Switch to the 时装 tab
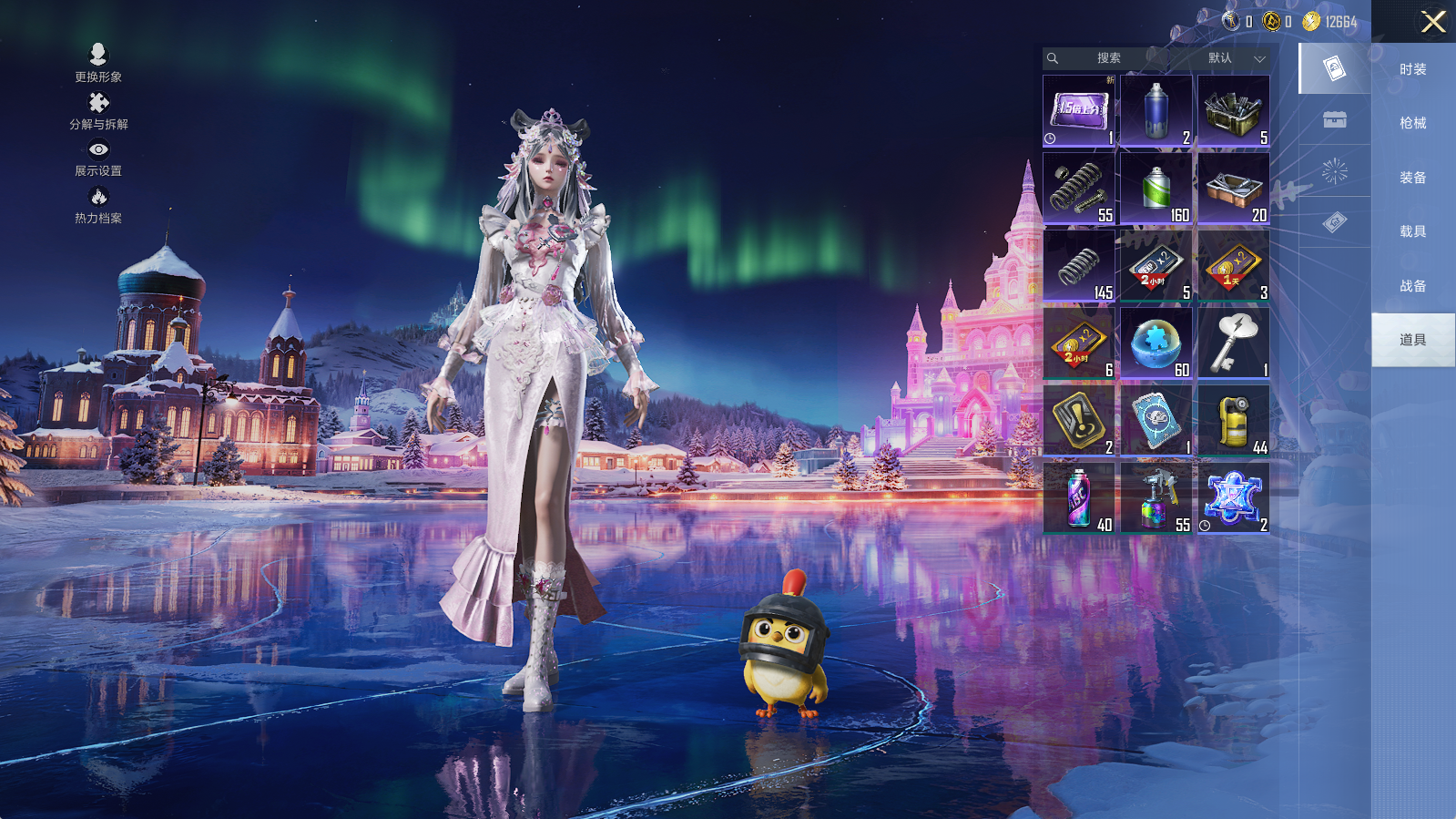The height and width of the screenshot is (819, 1456). [1412, 69]
